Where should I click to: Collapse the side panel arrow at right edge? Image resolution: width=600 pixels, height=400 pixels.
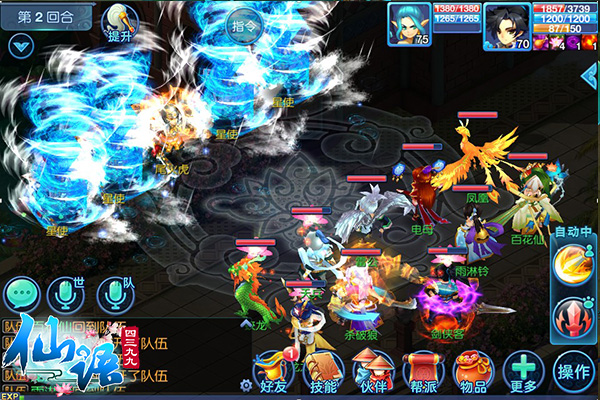(590, 76)
